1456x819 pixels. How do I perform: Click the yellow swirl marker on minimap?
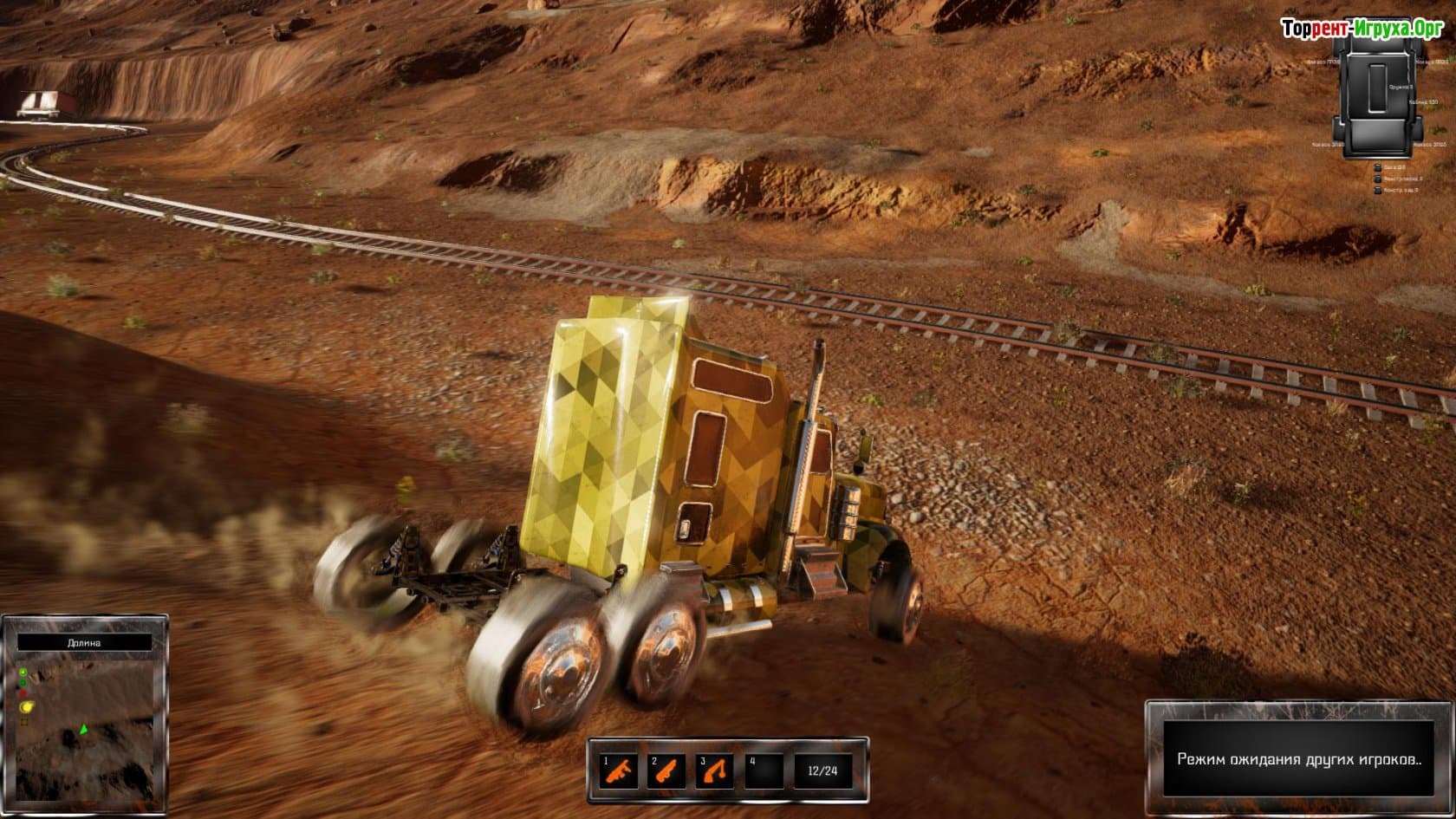(25, 707)
